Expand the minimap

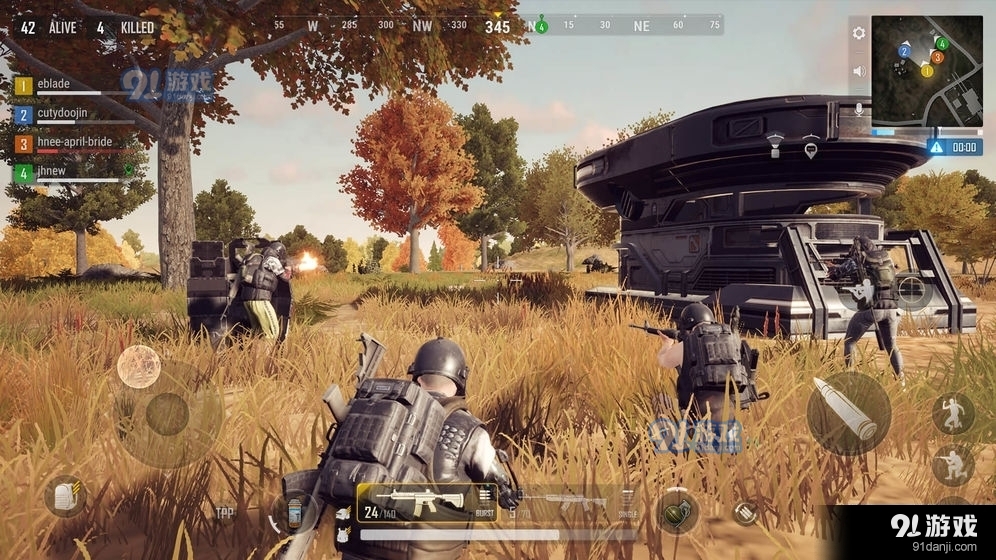tap(926, 70)
